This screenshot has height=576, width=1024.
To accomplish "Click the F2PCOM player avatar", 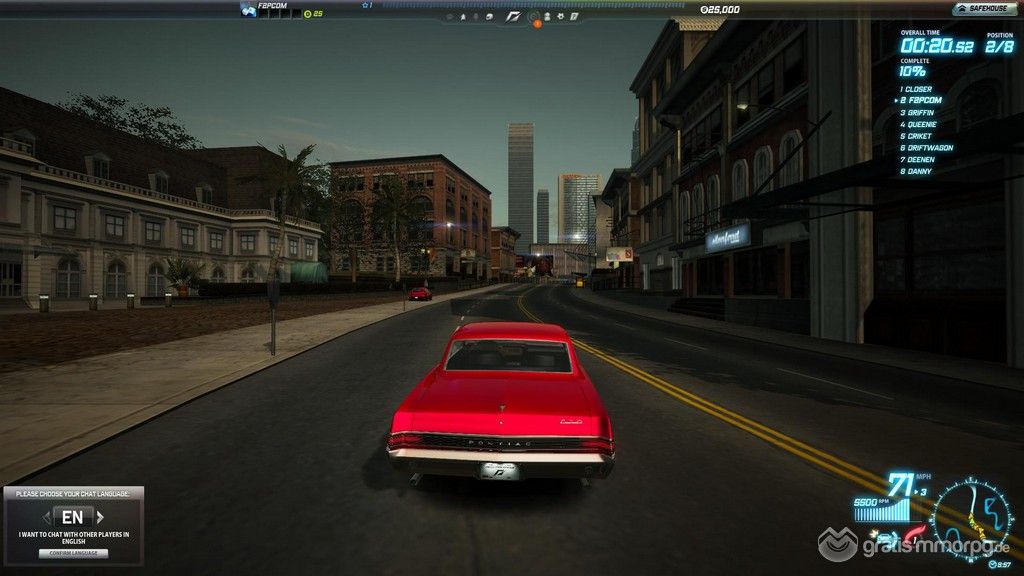I will [248, 10].
